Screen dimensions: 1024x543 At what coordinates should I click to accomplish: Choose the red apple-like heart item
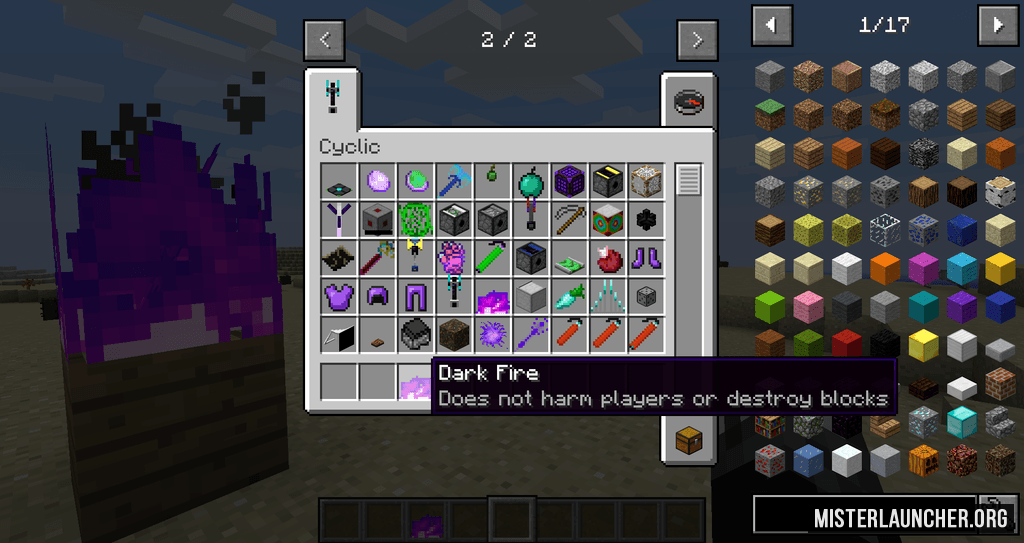(x=608, y=257)
